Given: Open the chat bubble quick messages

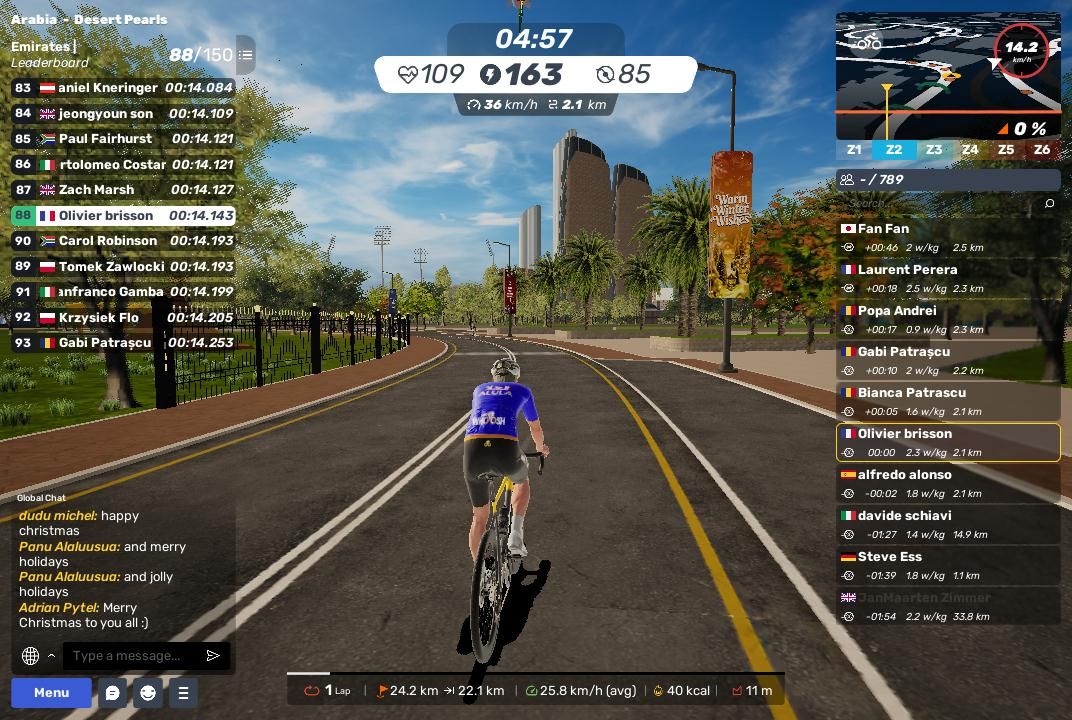Looking at the screenshot, I should 113,692.
